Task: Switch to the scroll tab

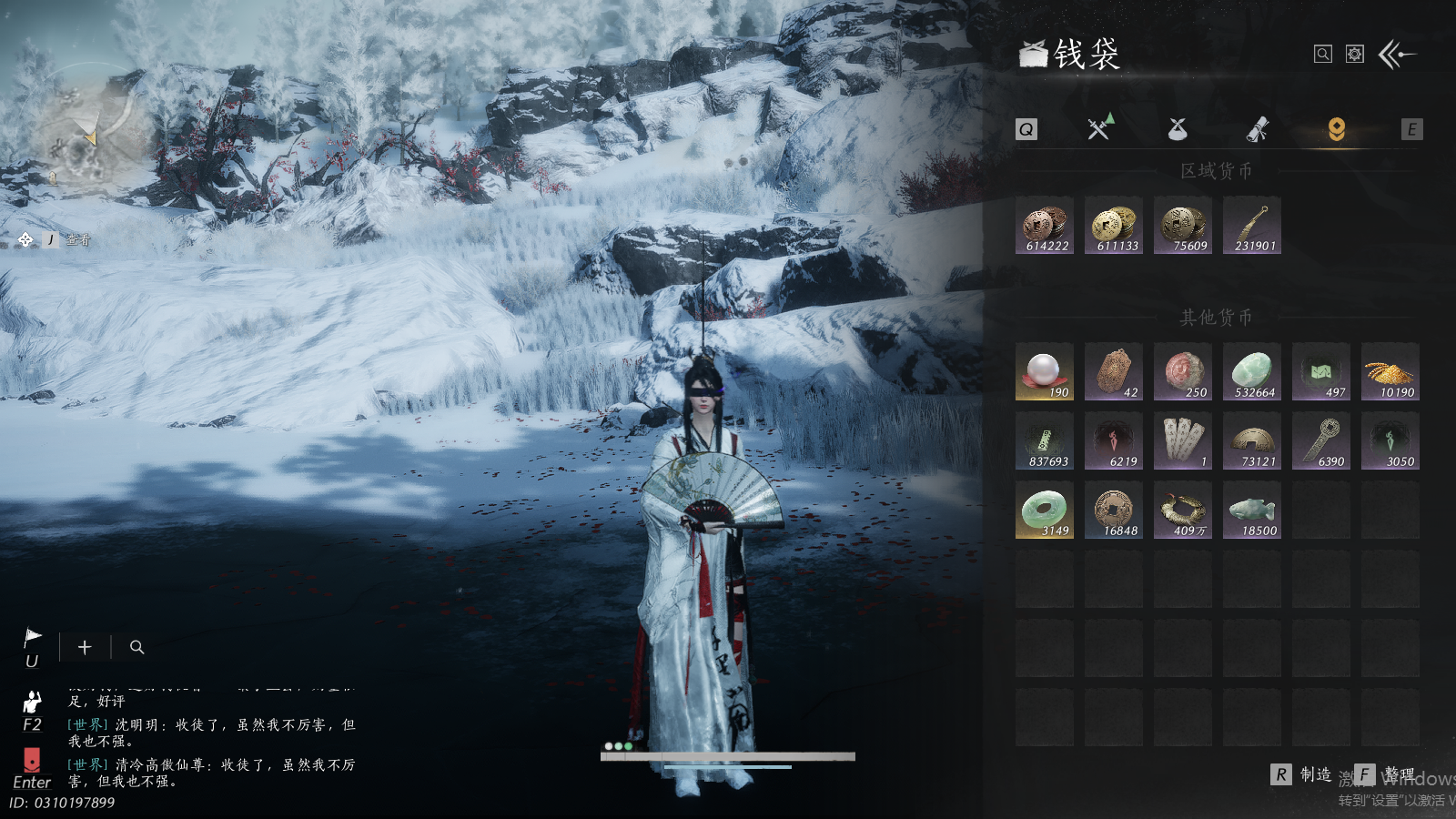Action: pyautogui.click(x=1258, y=129)
